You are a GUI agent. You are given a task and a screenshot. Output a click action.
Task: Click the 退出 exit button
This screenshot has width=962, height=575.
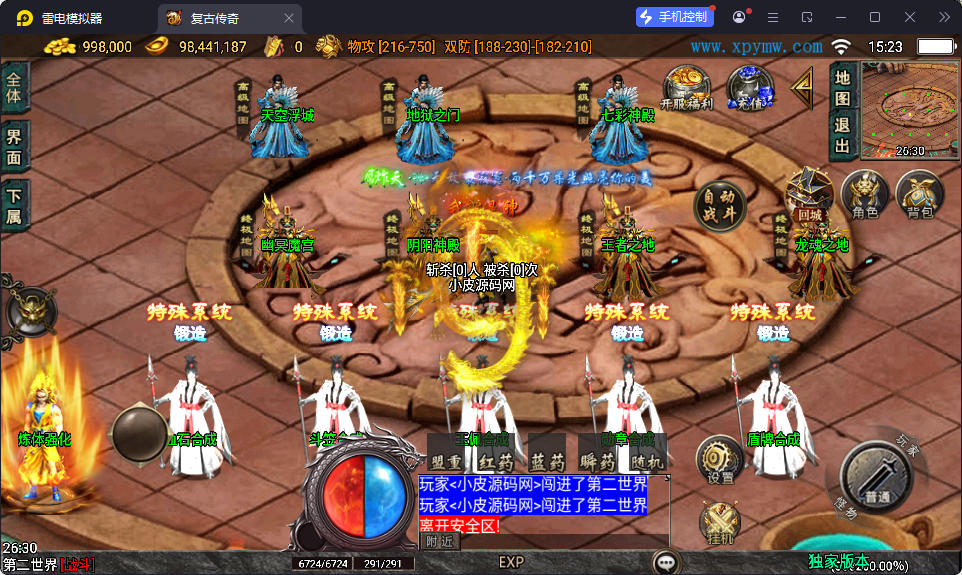click(842, 134)
